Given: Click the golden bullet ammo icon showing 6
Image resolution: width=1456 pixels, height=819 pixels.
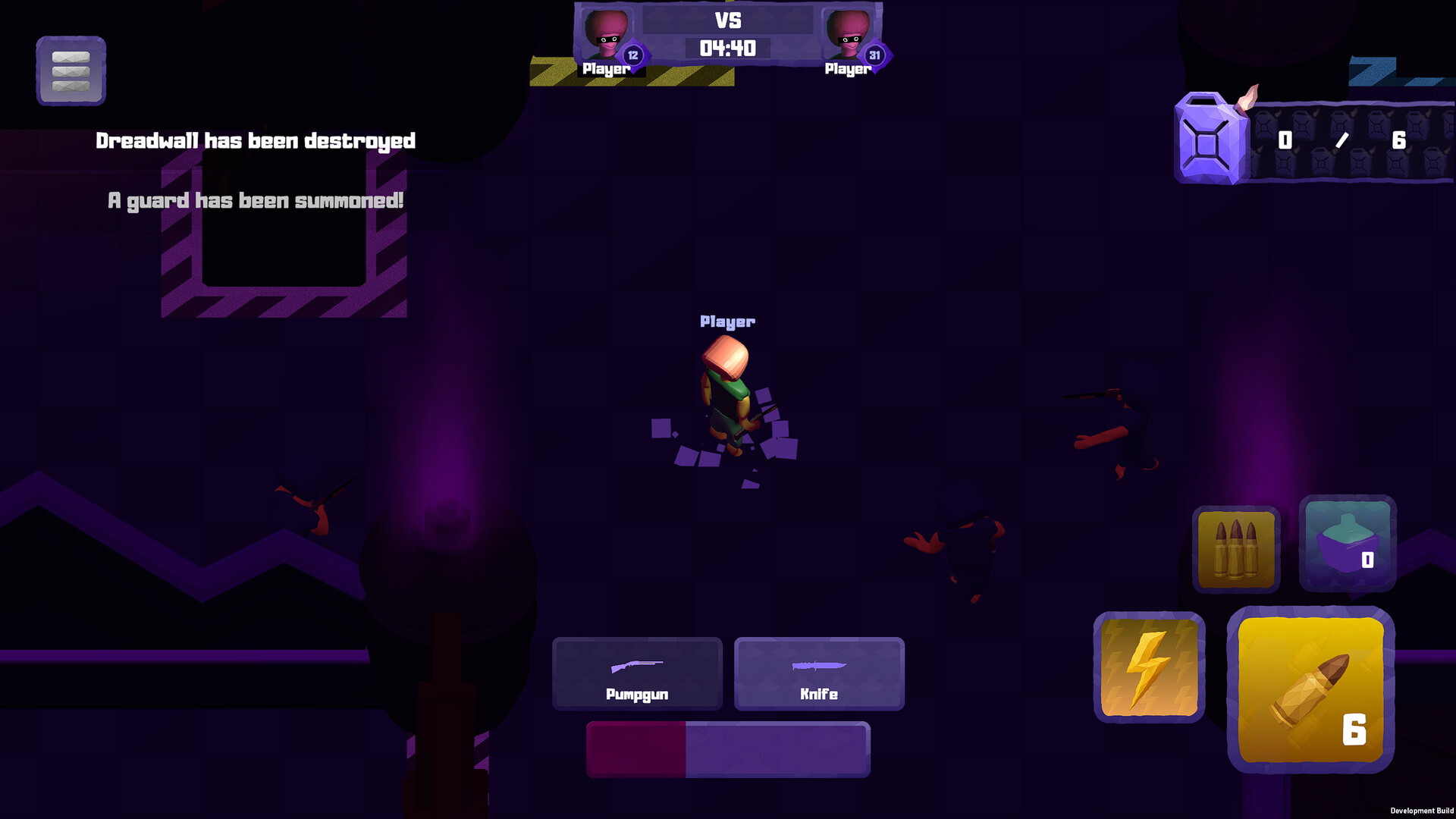Looking at the screenshot, I should coord(1310,690).
